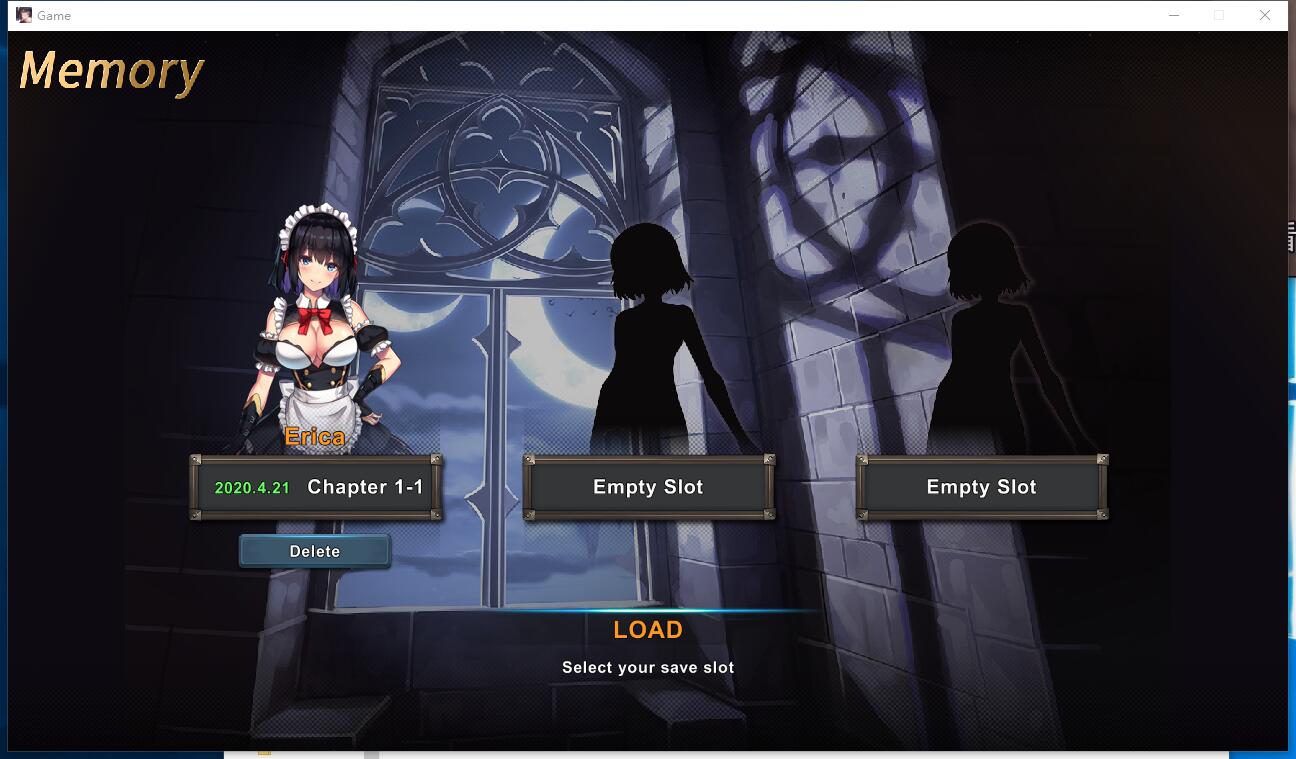Click the orange LOAD label
Viewport: 1296px width, 759px height.
tap(648, 630)
